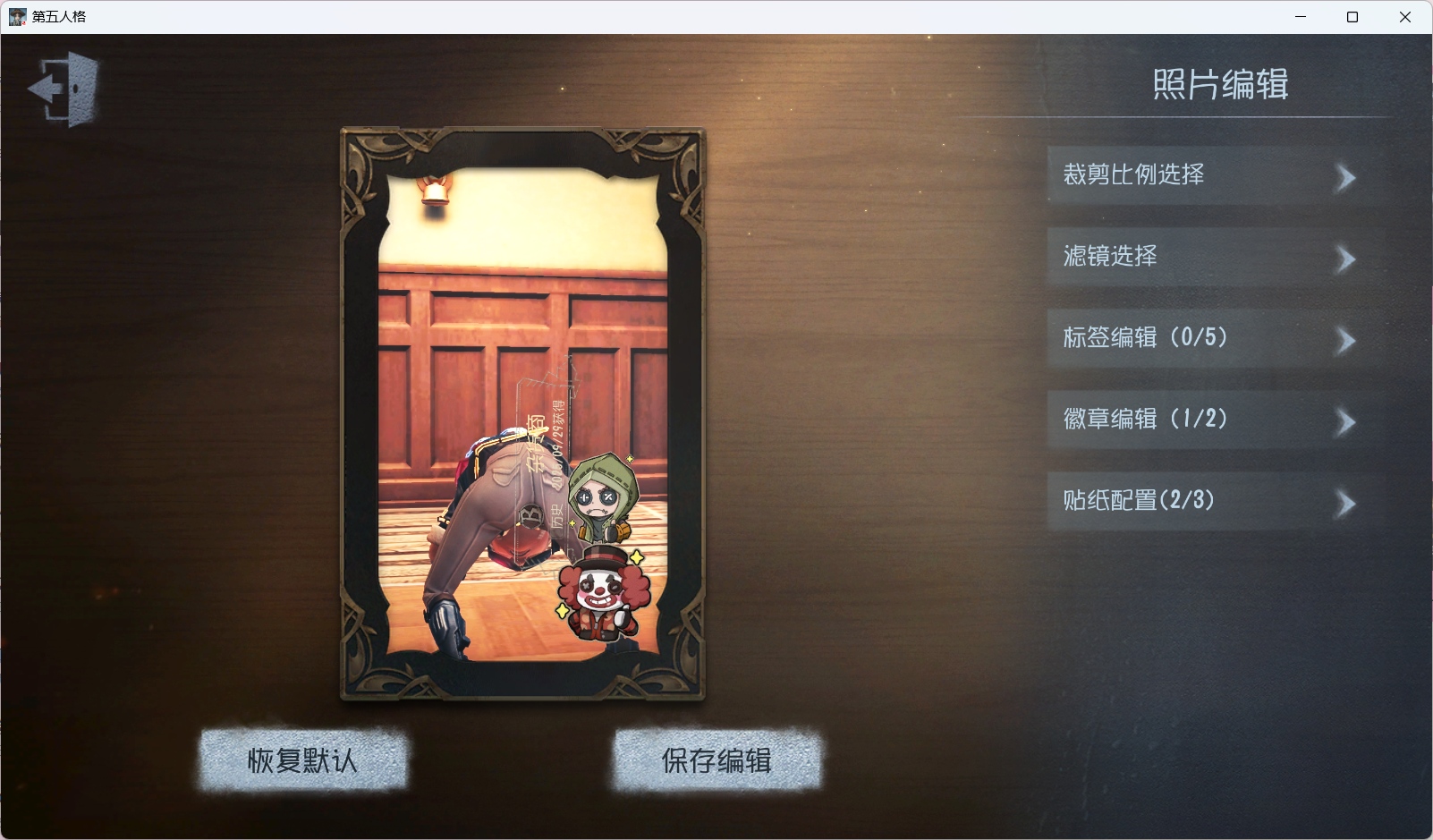Open 贴纸配置 (2/3) sticker settings

(1209, 501)
